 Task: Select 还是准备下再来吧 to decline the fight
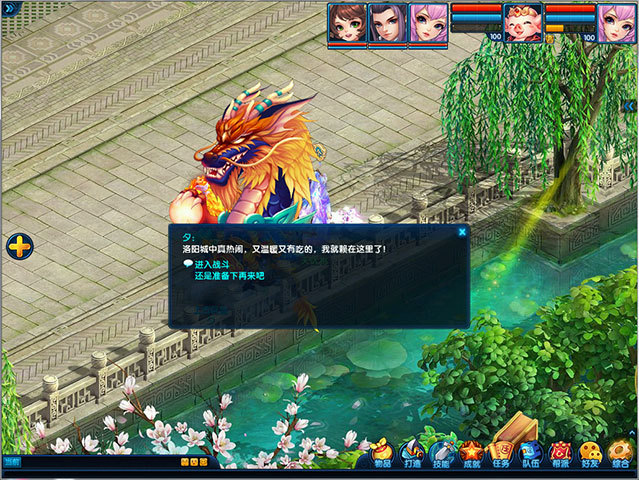pos(229,275)
